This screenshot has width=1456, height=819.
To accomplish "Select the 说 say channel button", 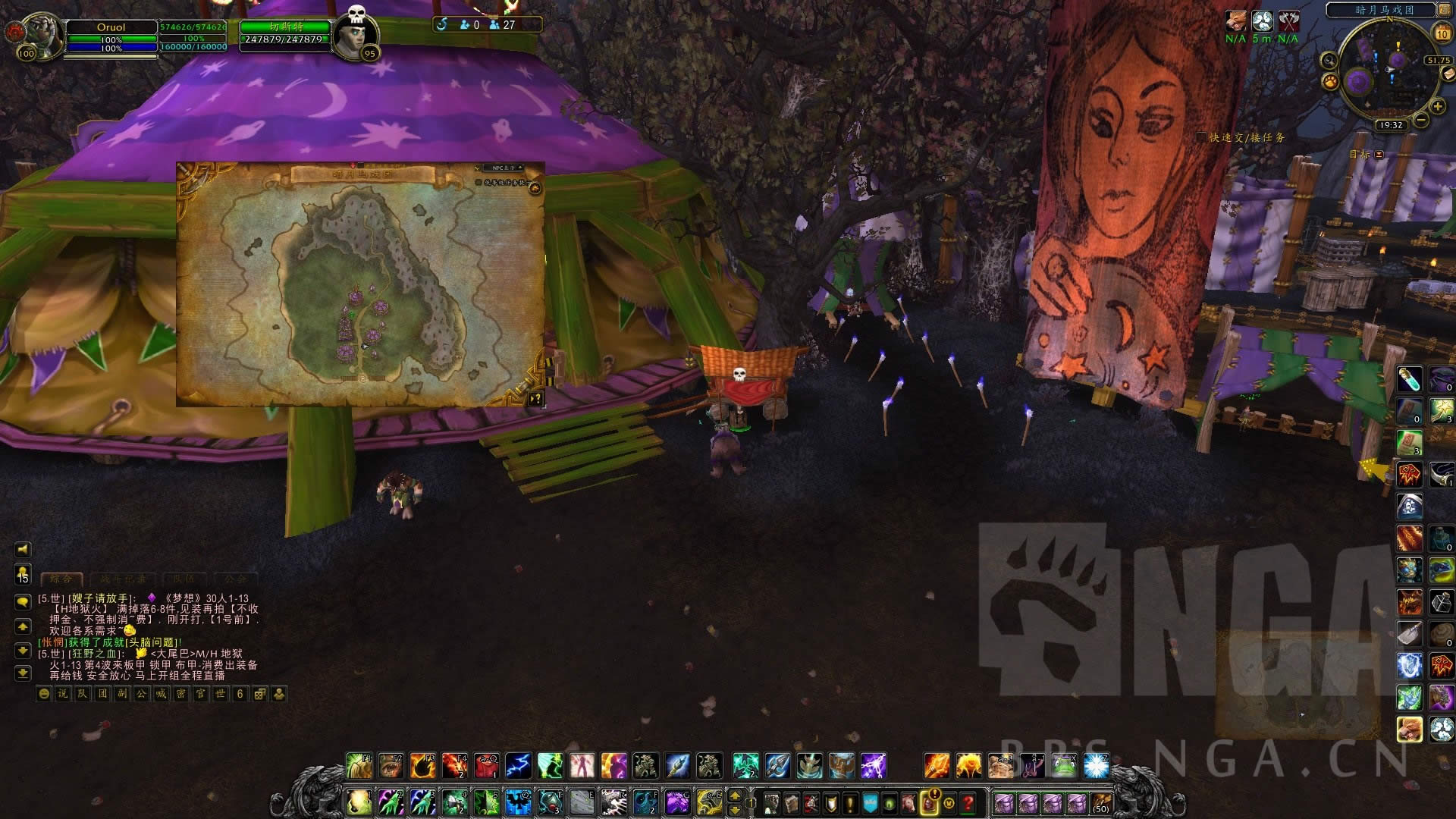I will pos(63,694).
